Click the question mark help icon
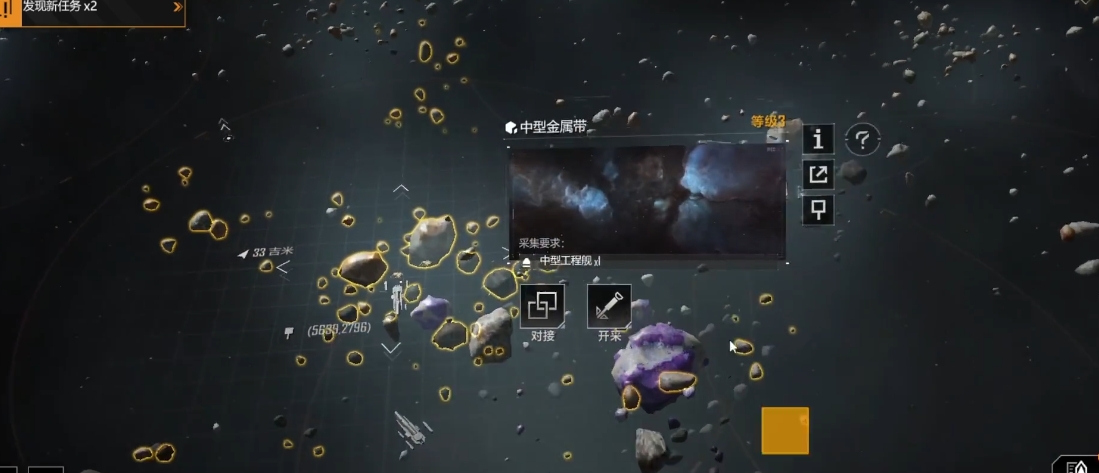This screenshot has height=473, width=1099. click(x=862, y=140)
